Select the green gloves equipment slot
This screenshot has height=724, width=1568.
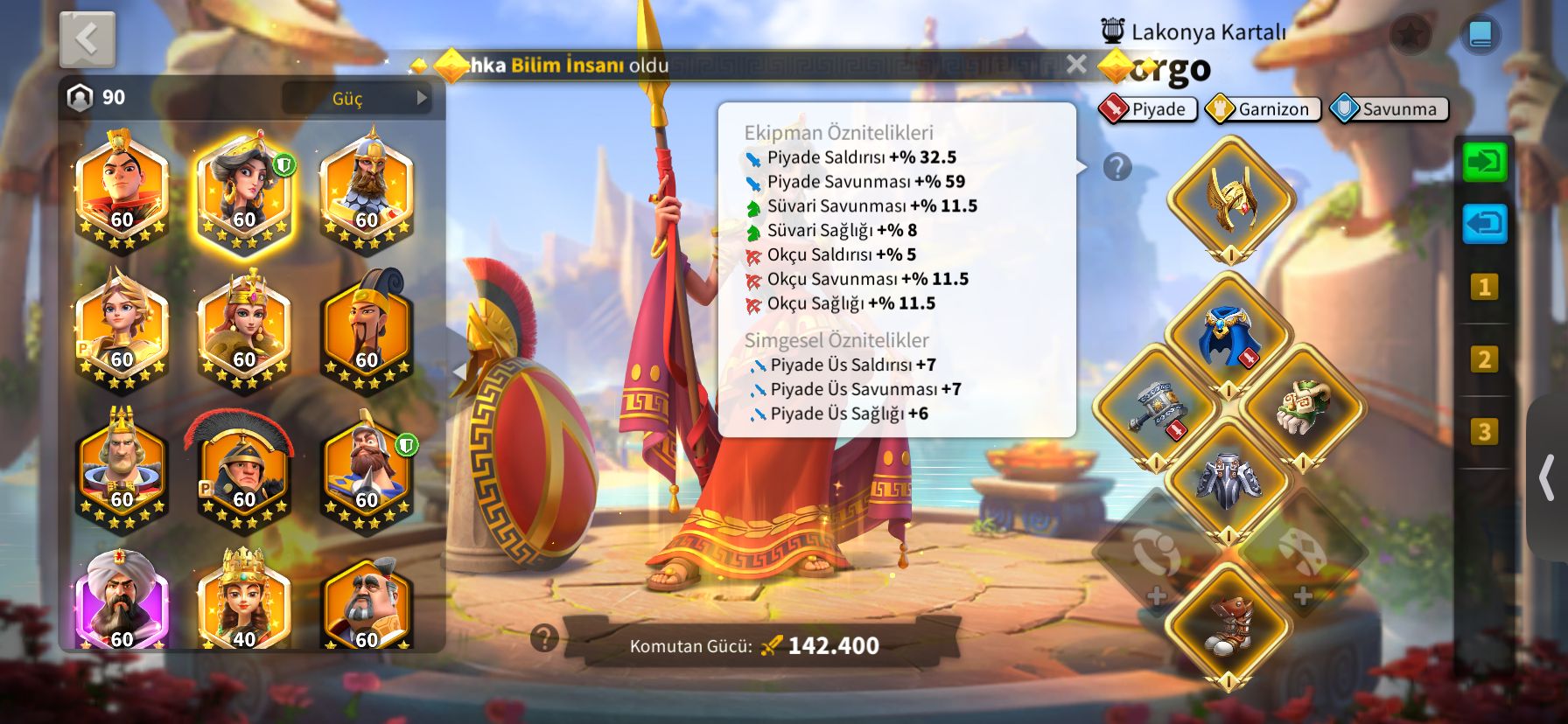(x=1302, y=408)
